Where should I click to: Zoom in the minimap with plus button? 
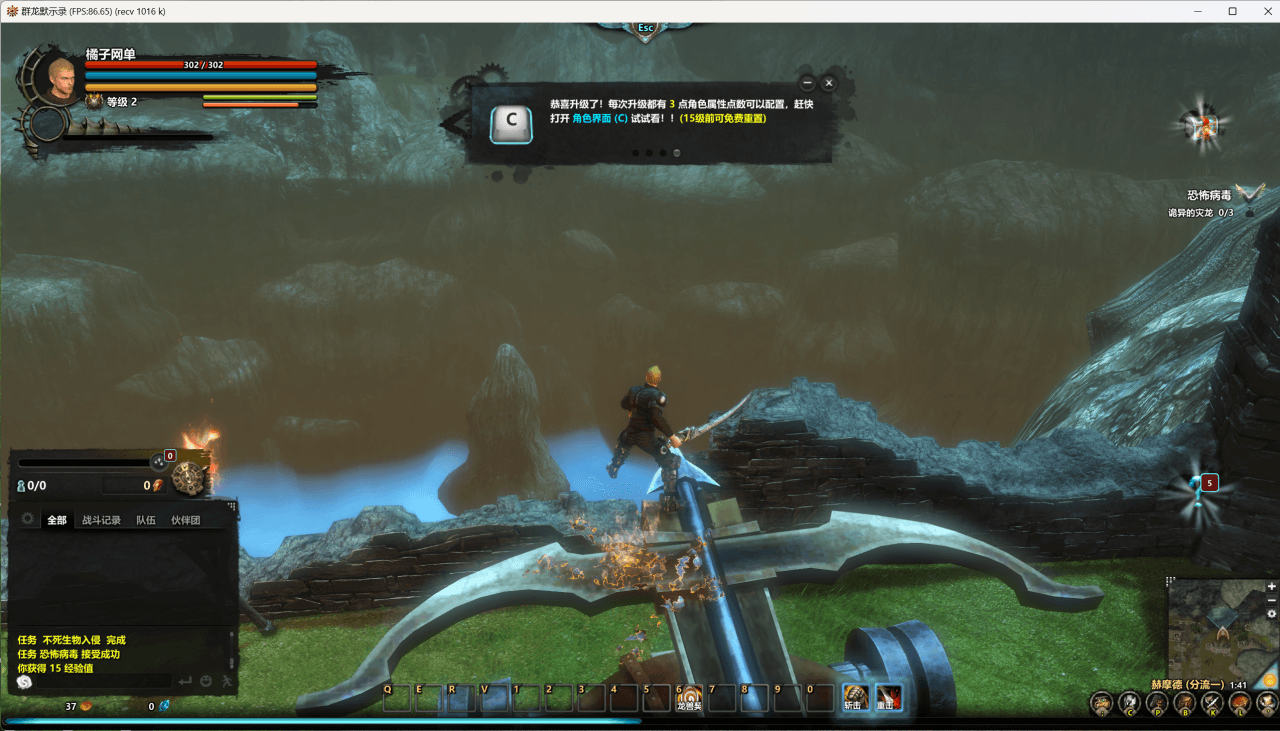1272,586
